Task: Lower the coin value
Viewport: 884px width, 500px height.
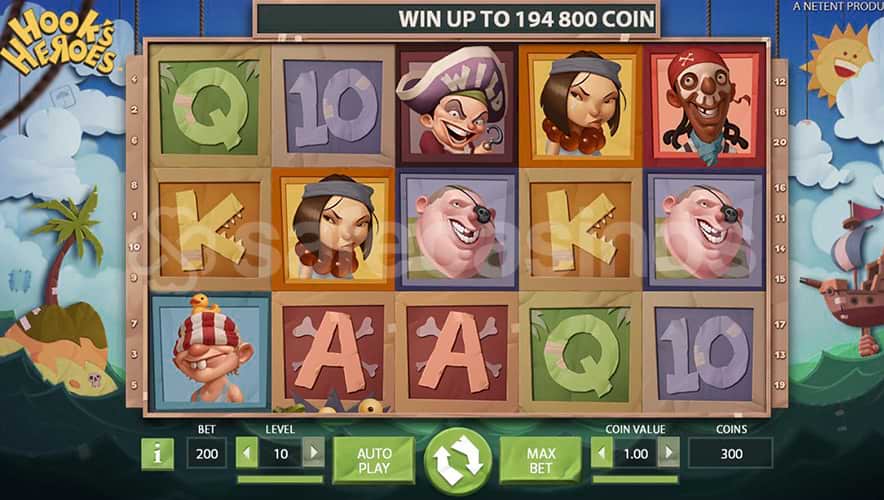Action: (602, 454)
